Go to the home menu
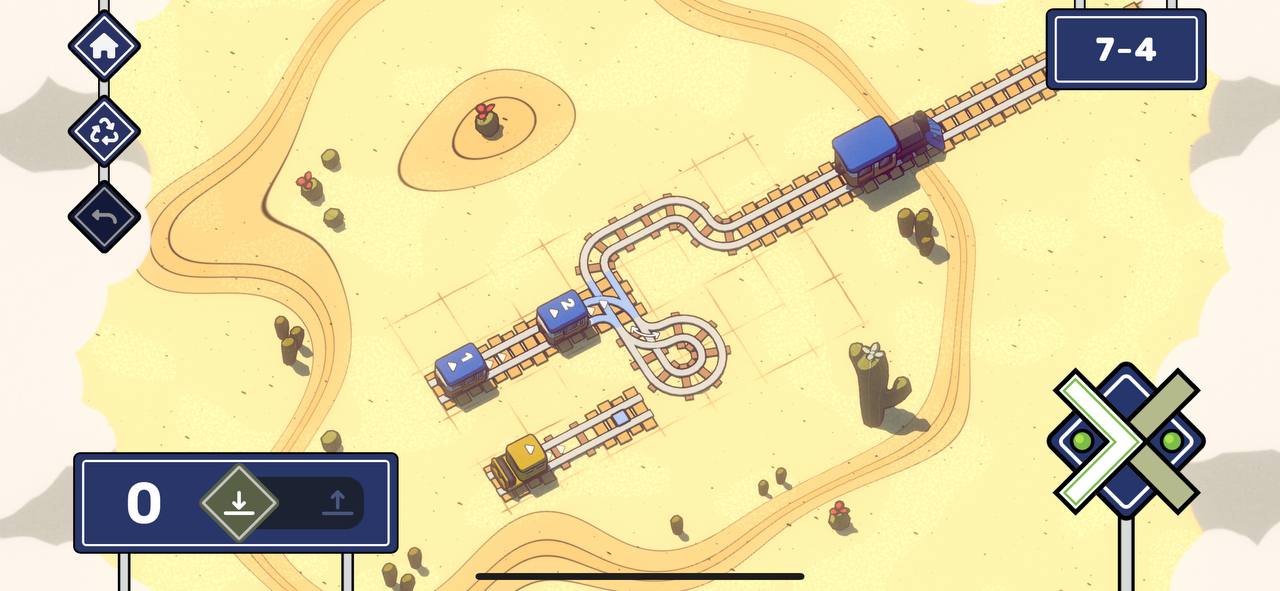The image size is (1280, 591). (x=104, y=46)
